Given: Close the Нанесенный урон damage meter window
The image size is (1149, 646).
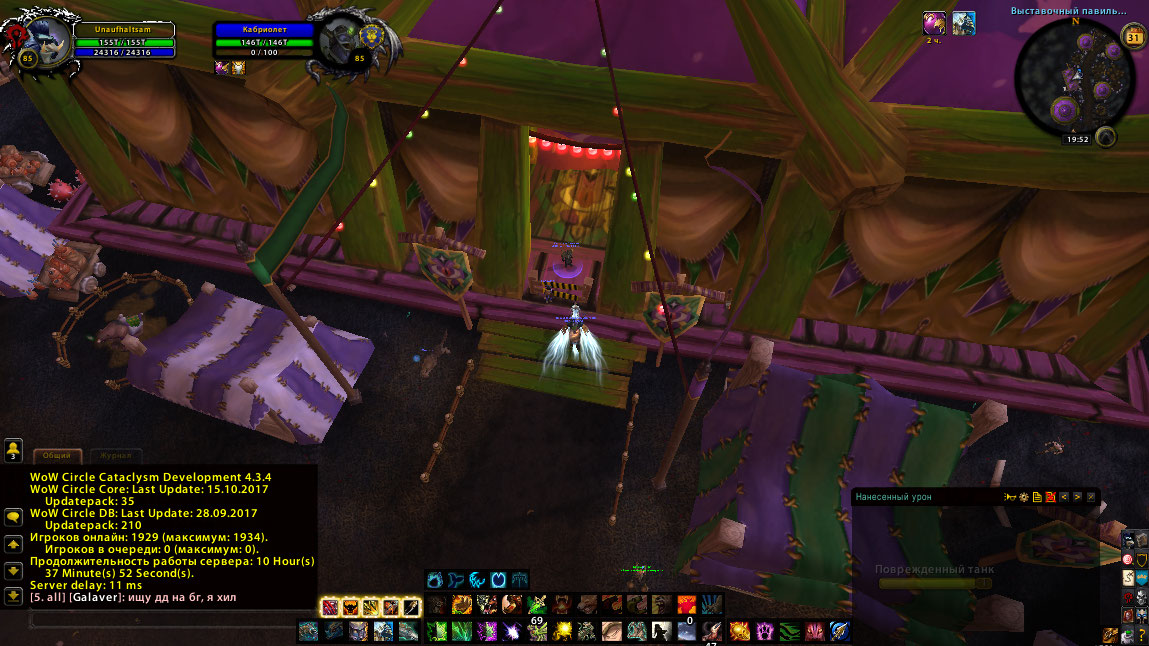Looking at the screenshot, I should point(1091,496).
